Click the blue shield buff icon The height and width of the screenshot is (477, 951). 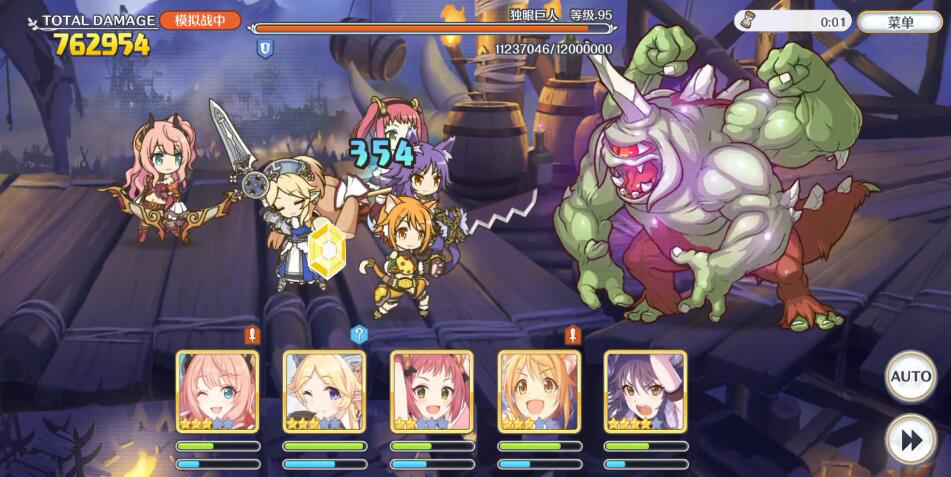click(265, 48)
